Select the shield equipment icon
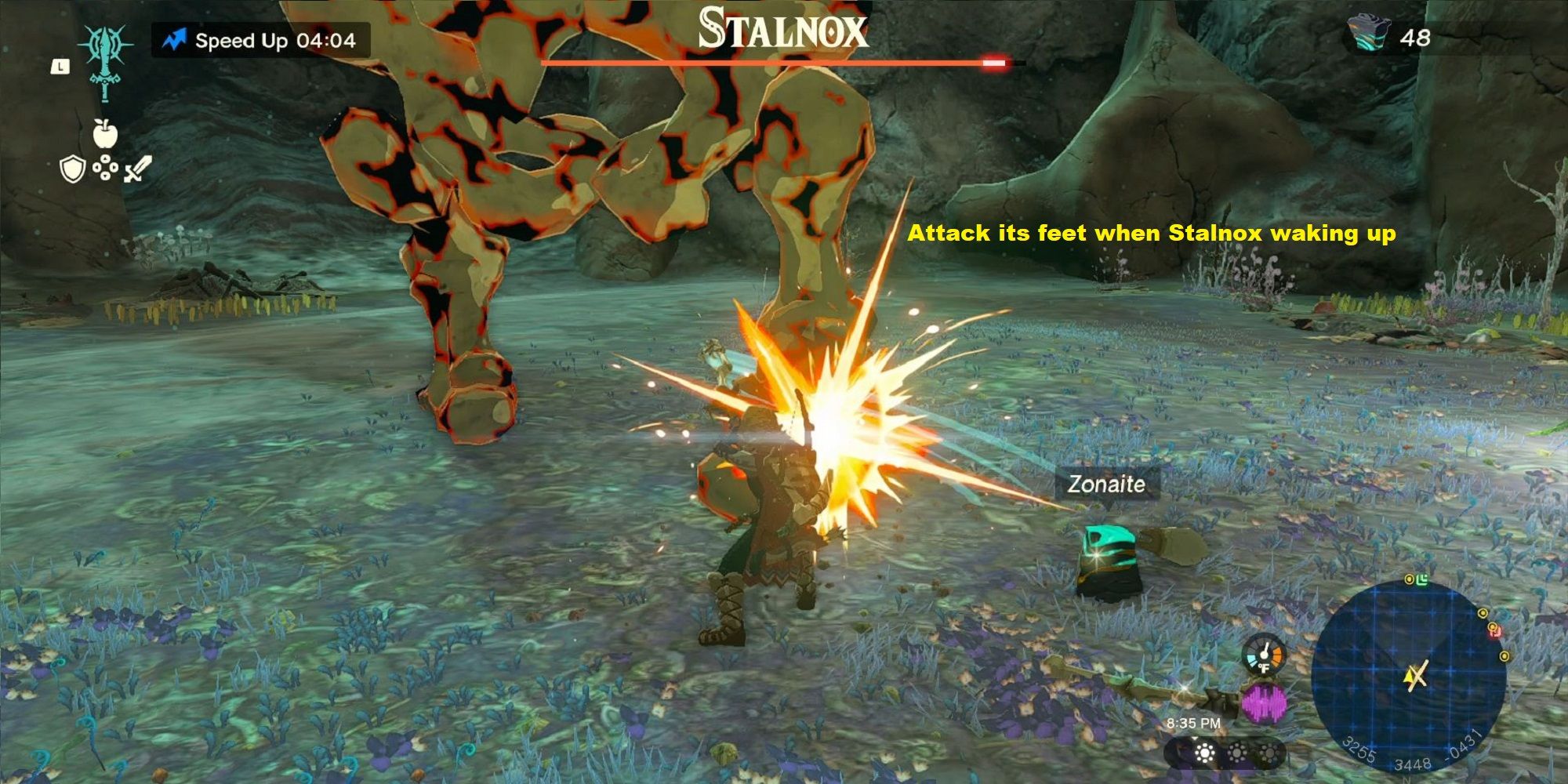 [72, 169]
